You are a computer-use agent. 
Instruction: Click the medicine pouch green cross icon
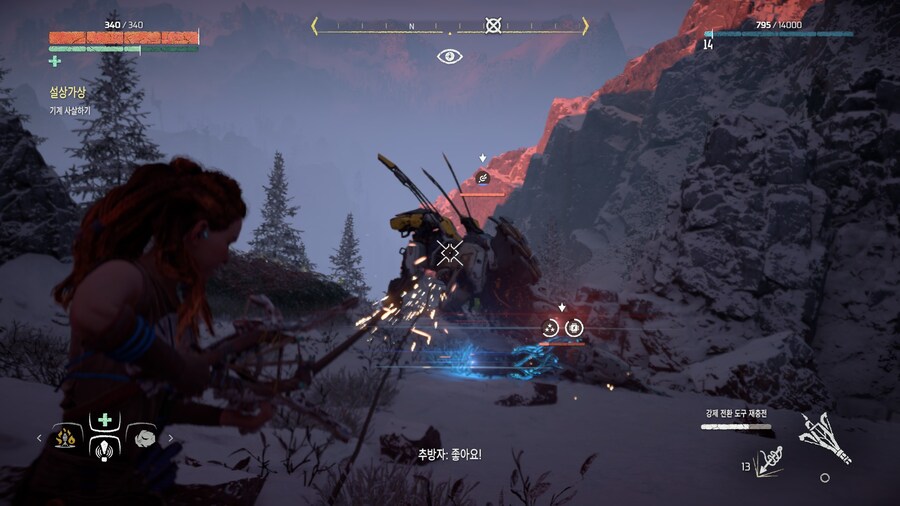55,62
